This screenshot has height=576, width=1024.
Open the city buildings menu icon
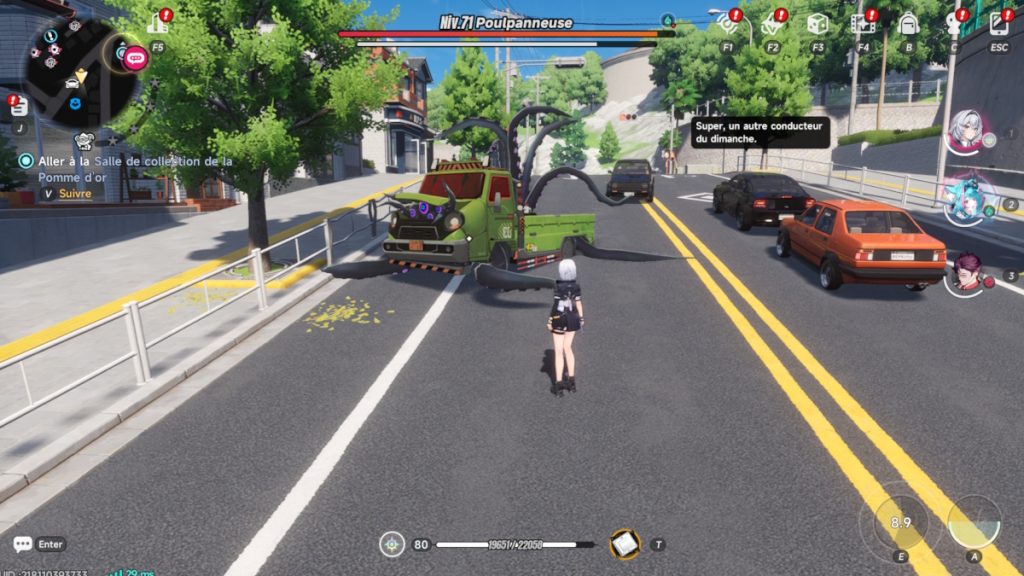[157, 23]
